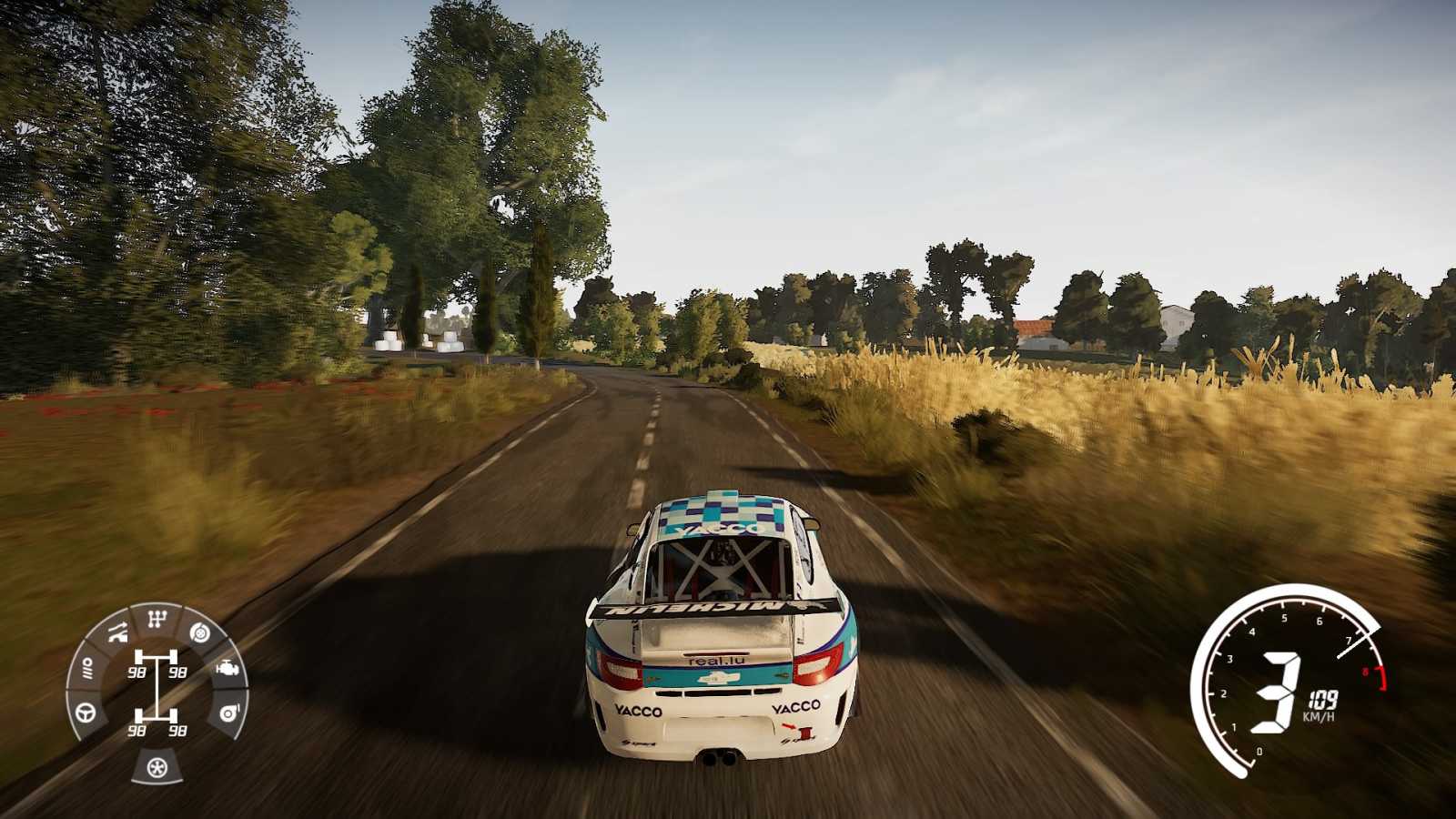Check the engine status icon

click(227, 669)
